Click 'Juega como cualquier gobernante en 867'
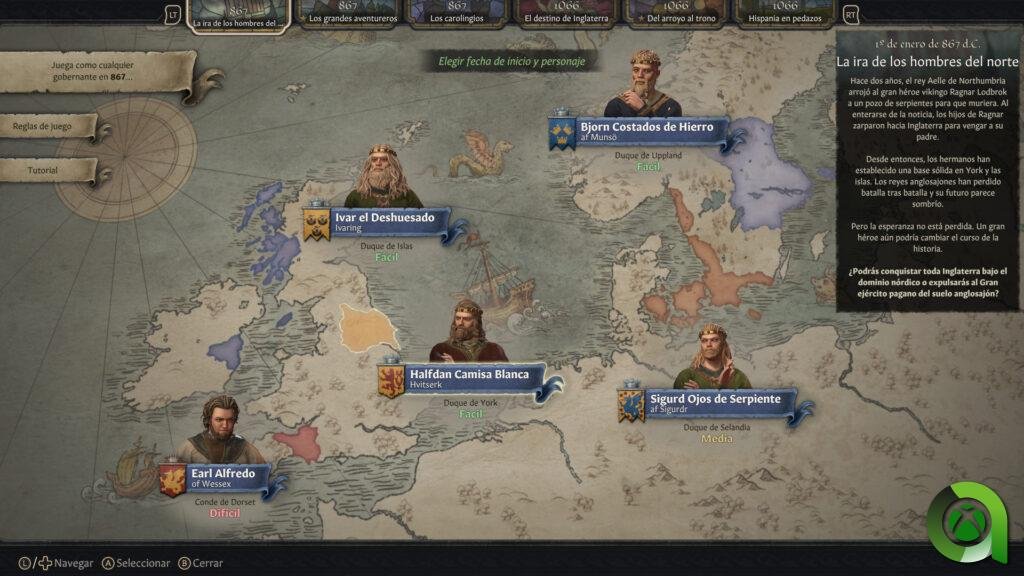The width and height of the screenshot is (1024, 576). click(92, 70)
